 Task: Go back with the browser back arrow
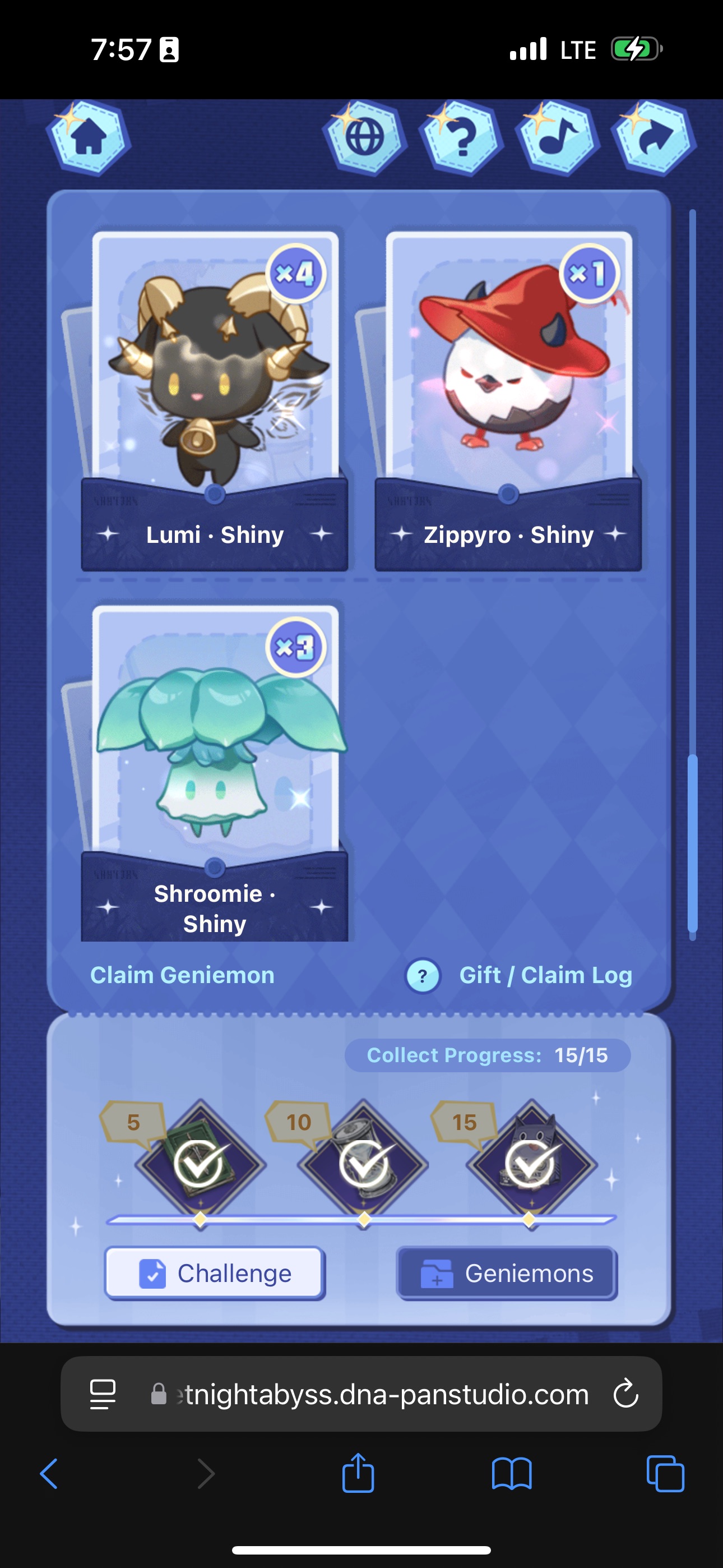pos(49,1474)
